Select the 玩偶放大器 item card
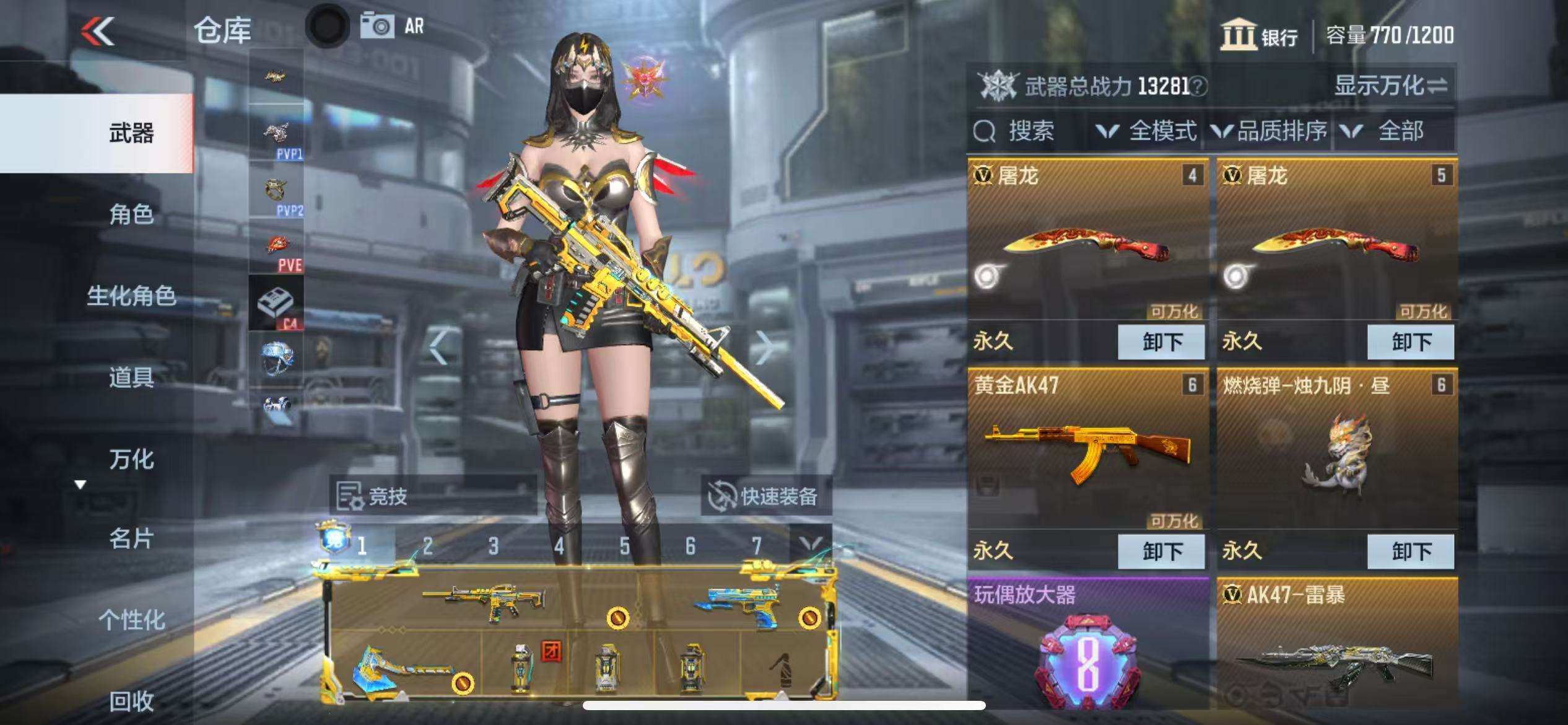Image resolution: width=1568 pixels, height=725 pixels. tap(1087, 644)
